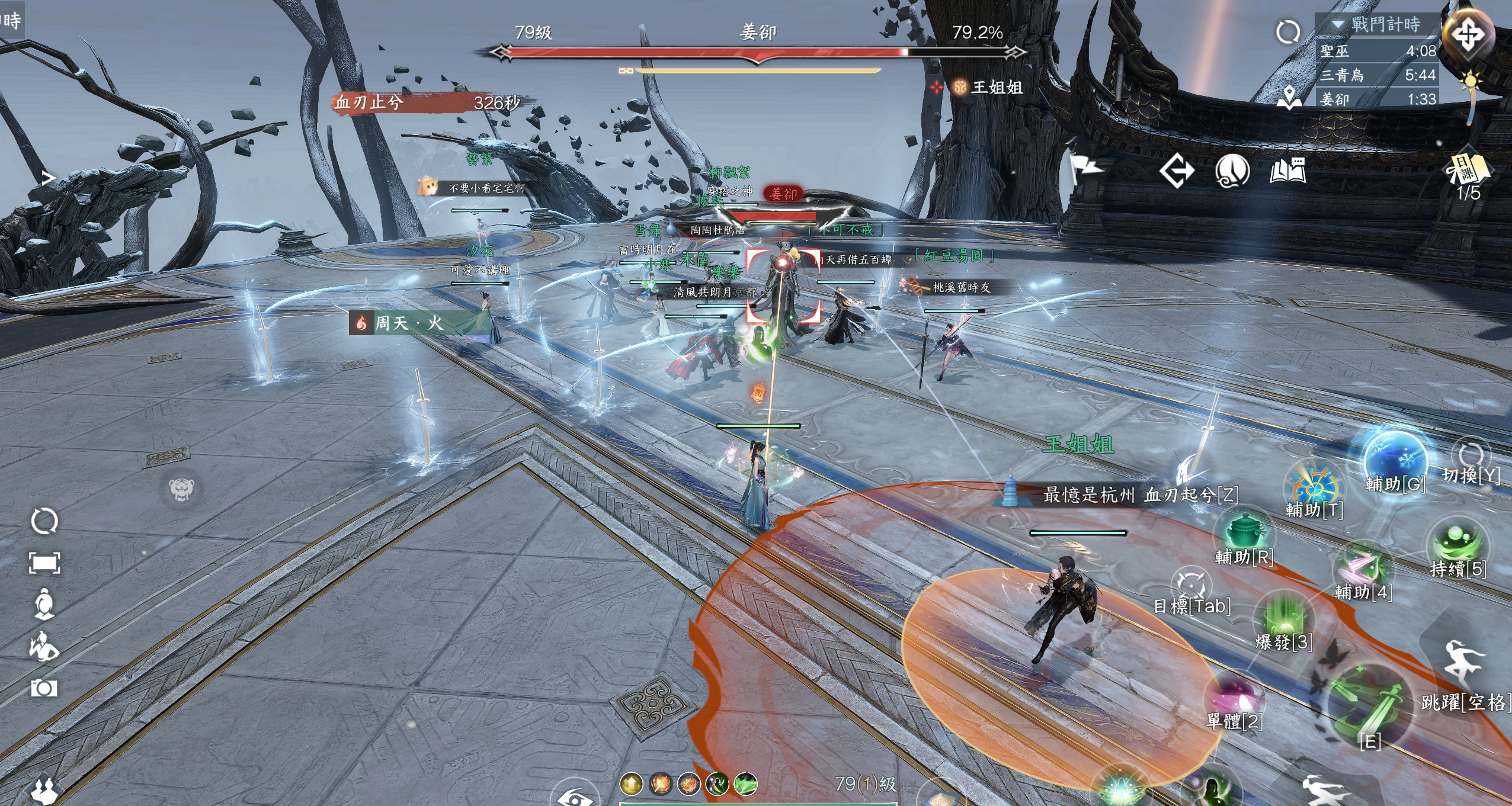Perform the crossed-swords basic attack
This screenshot has width=1512, height=806.
pos(1369,705)
